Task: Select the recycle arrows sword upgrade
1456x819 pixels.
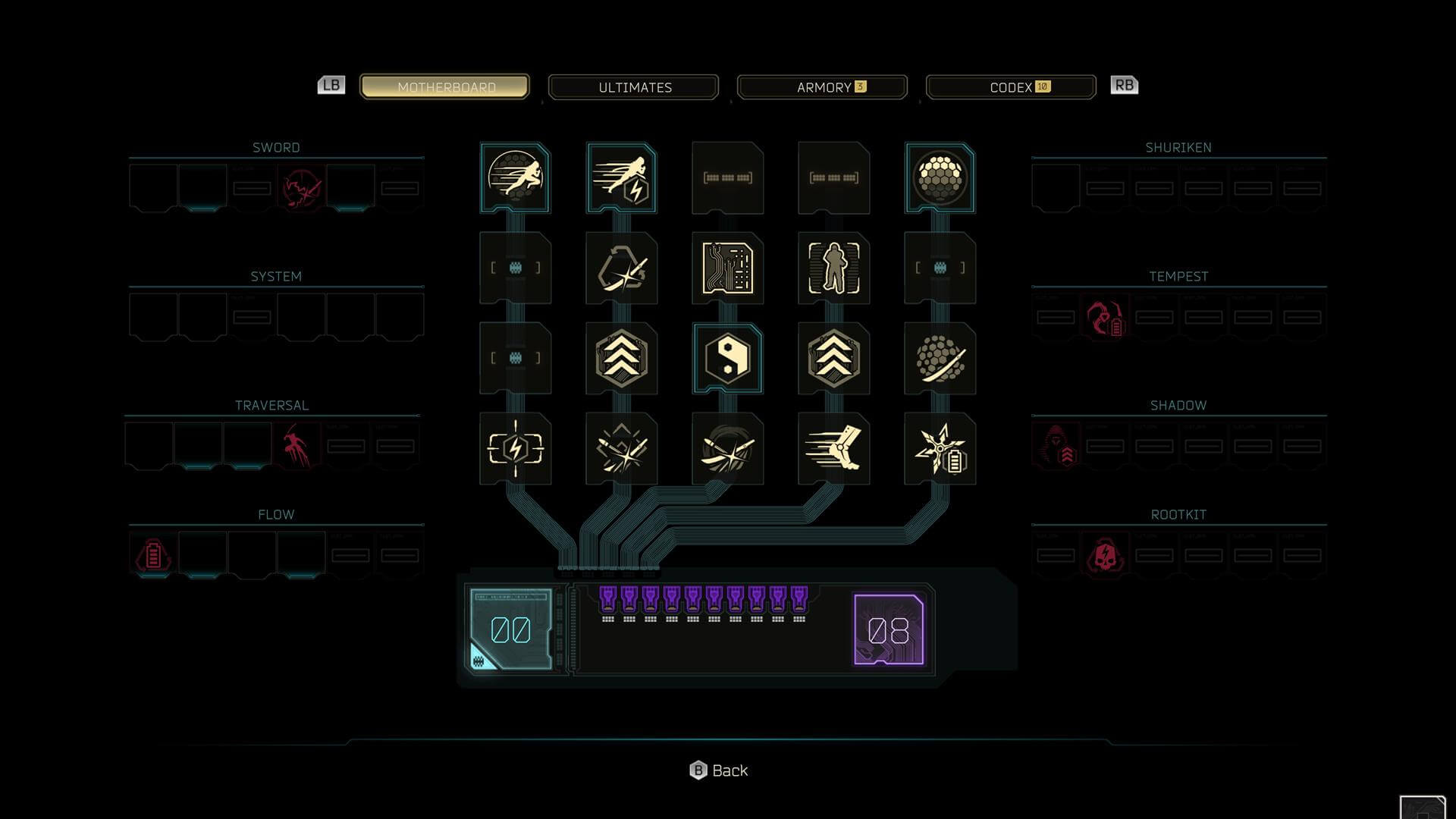Action: click(x=622, y=268)
